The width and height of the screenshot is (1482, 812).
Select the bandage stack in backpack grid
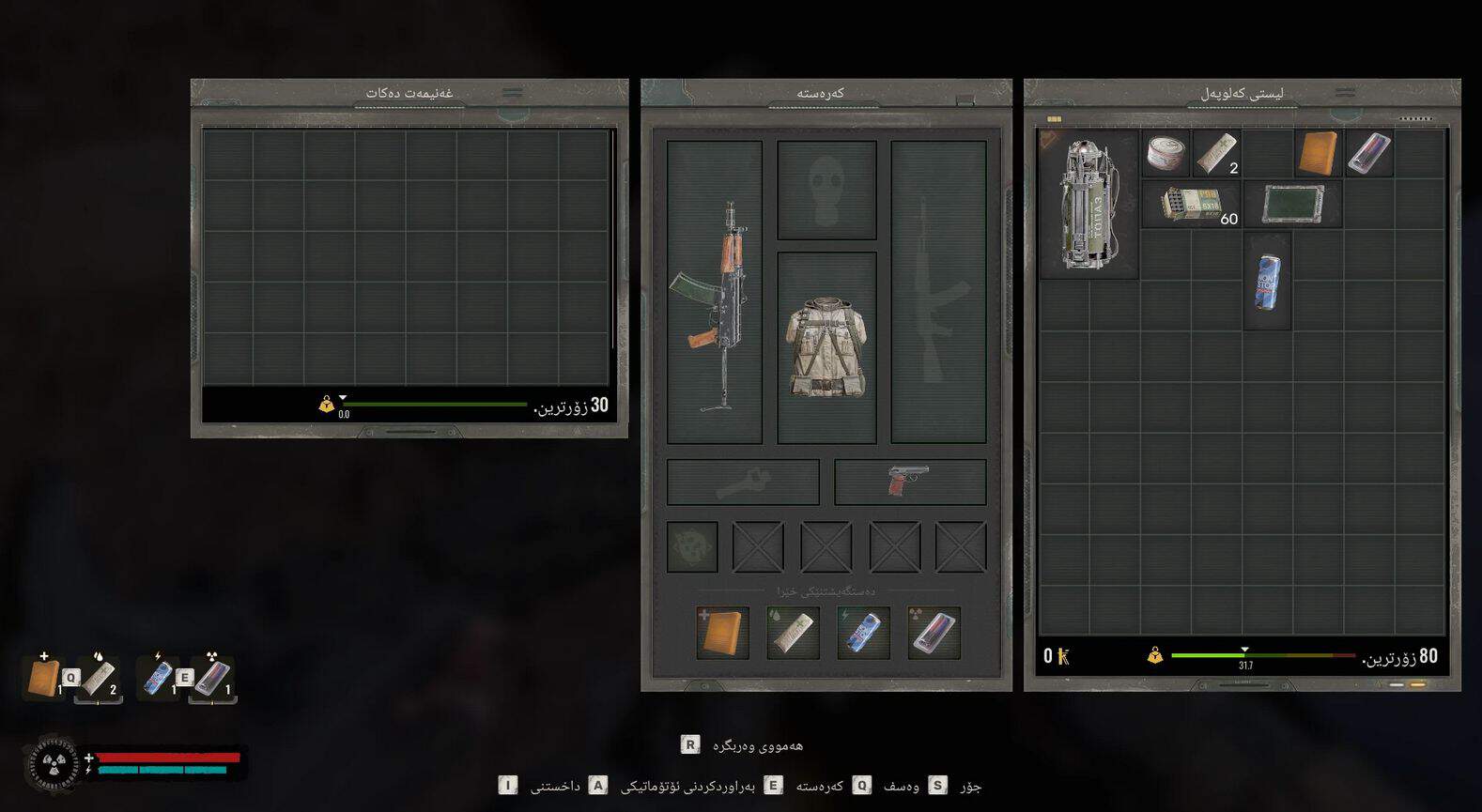coord(1216,153)
